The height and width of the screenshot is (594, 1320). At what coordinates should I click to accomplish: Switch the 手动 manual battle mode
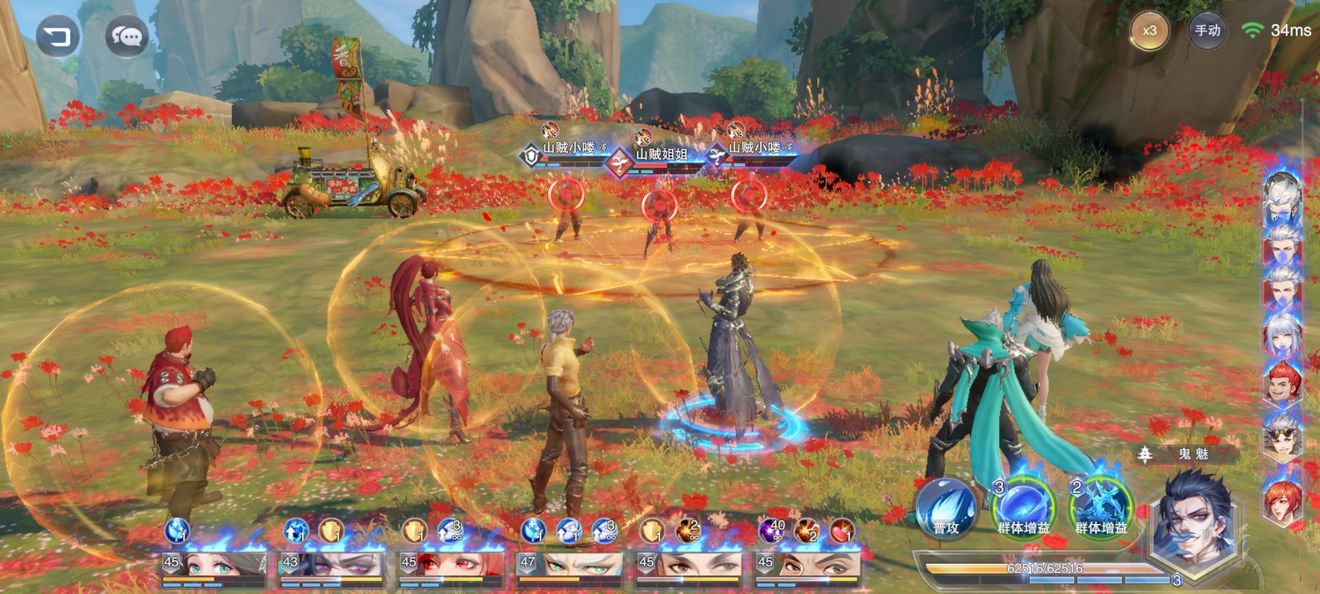pyautogui.click(x=1207, y=30)
